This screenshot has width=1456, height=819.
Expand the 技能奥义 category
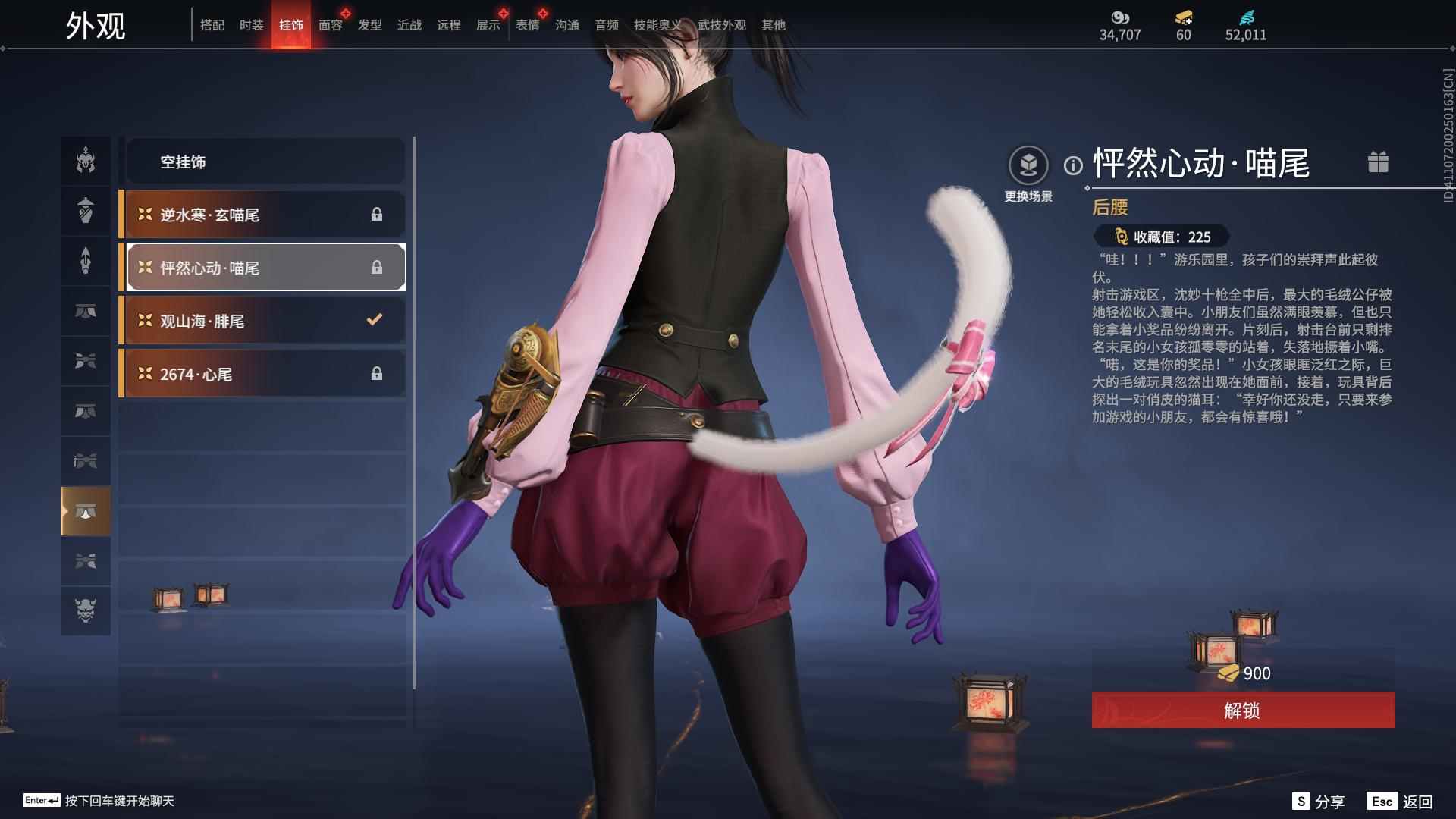[655, 24]
